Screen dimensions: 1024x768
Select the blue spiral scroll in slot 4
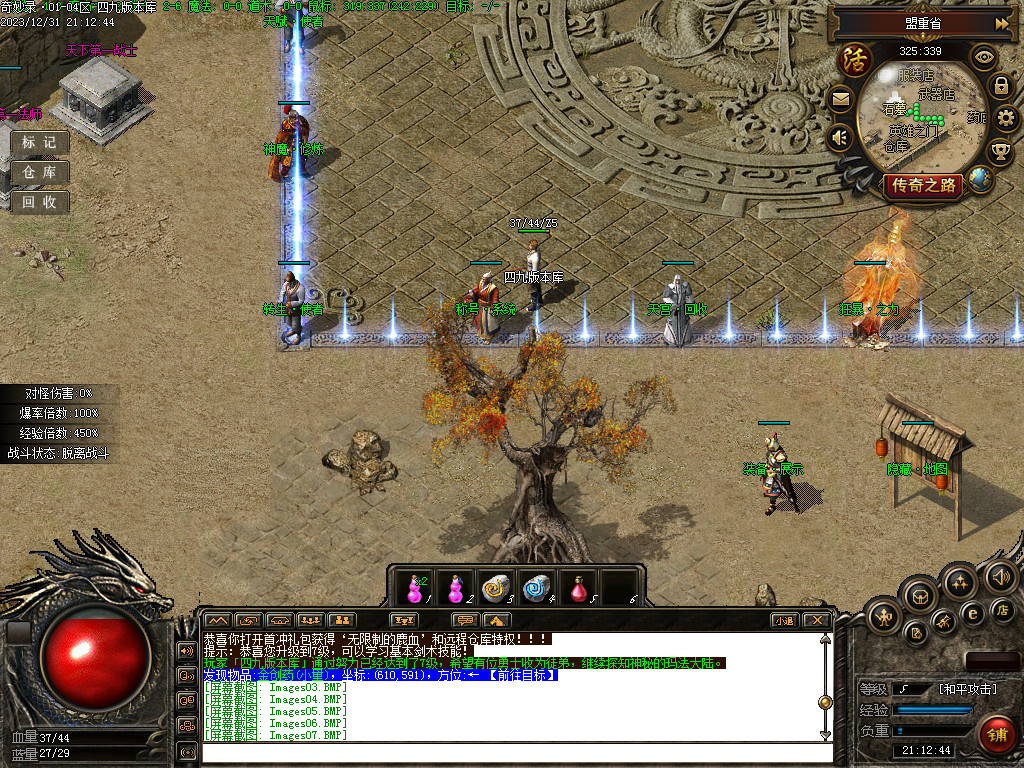coord(537,588)
